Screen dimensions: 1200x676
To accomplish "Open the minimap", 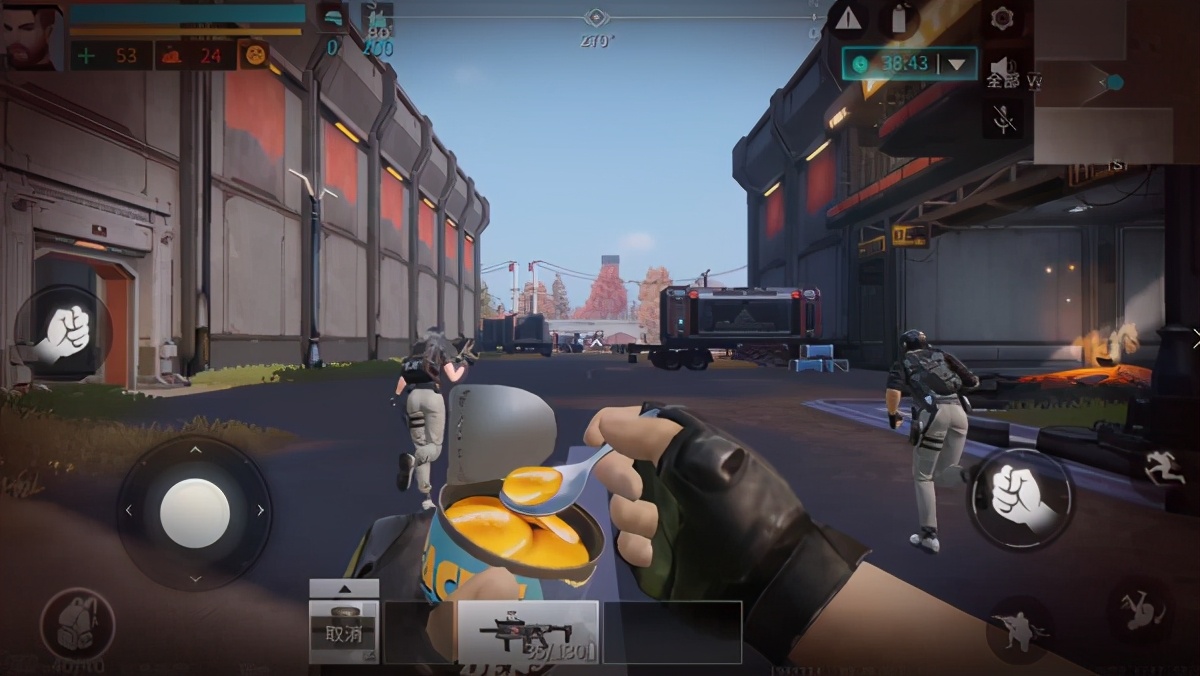I will [1116, 80].
